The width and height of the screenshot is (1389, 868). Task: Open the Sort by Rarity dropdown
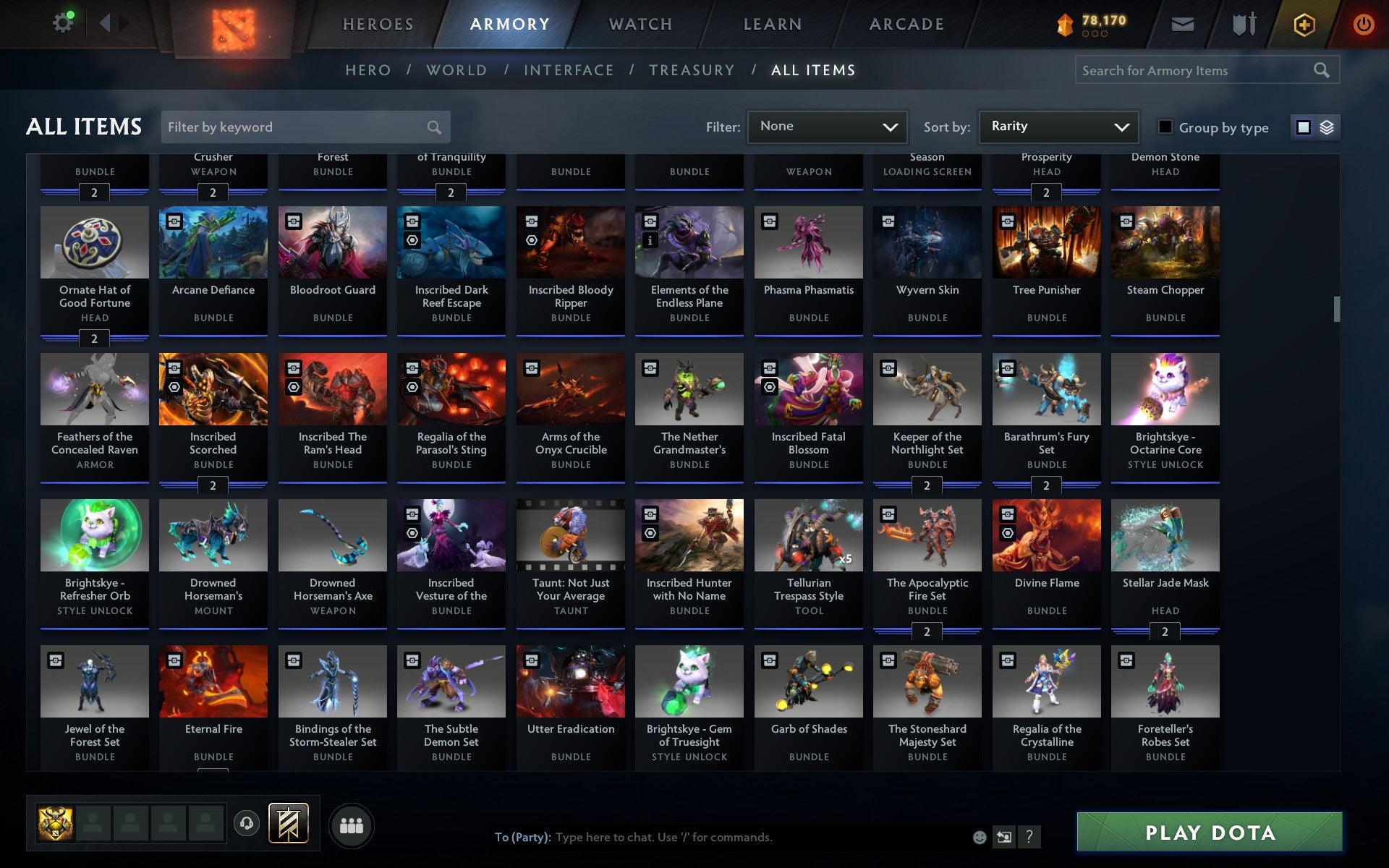1058,127
